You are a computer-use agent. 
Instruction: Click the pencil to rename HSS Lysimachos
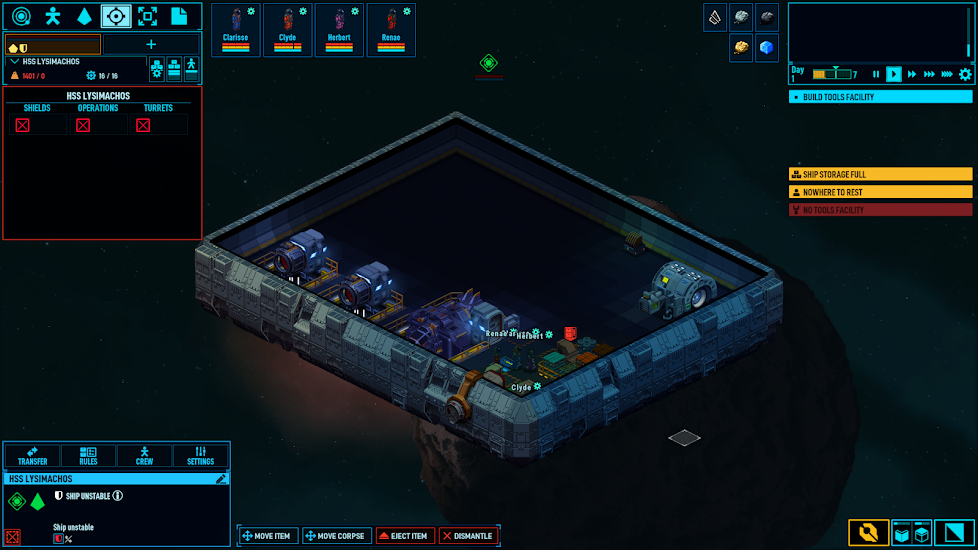(221, 479)
